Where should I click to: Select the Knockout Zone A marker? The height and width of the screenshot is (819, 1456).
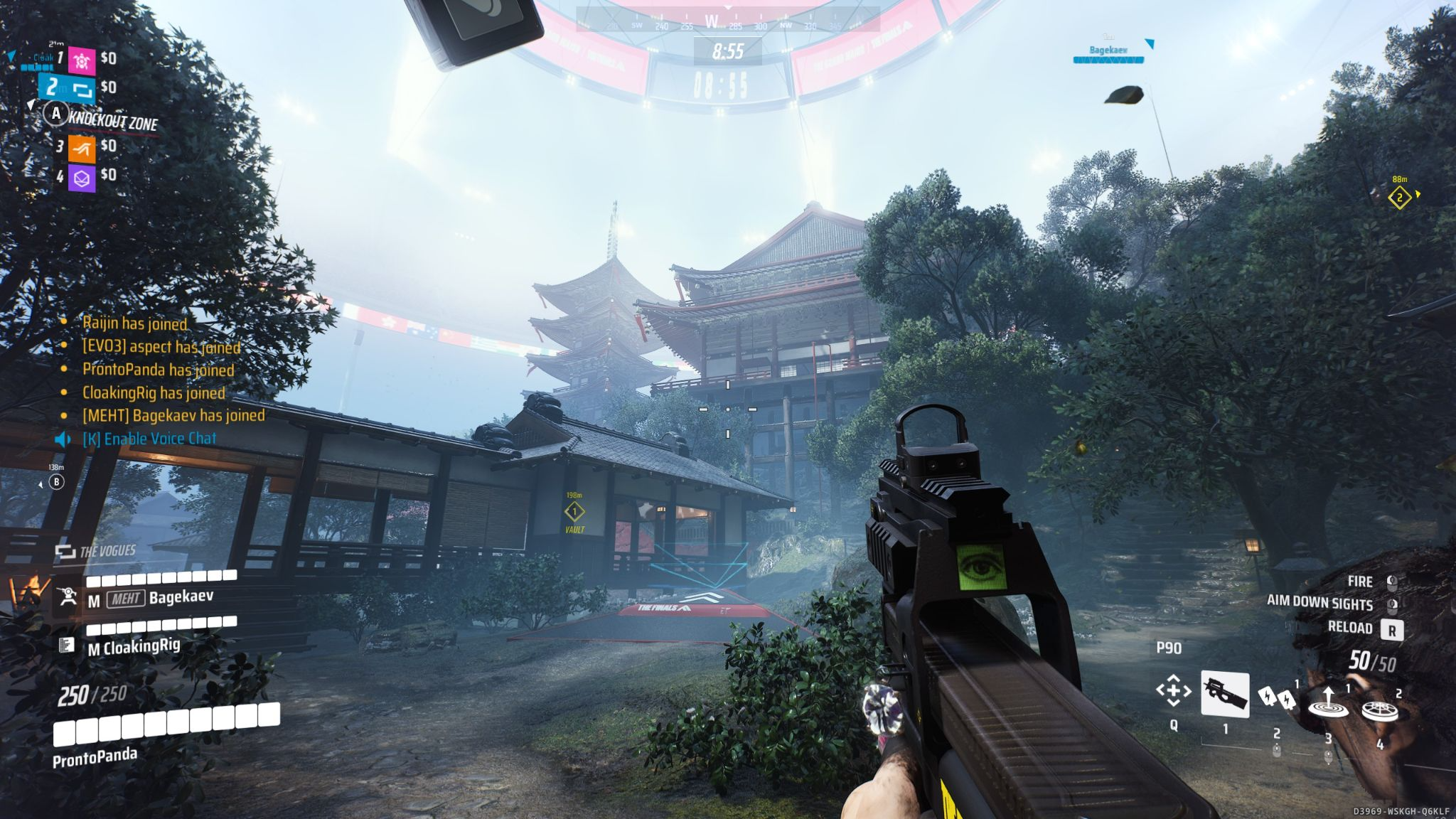(56, 114)
